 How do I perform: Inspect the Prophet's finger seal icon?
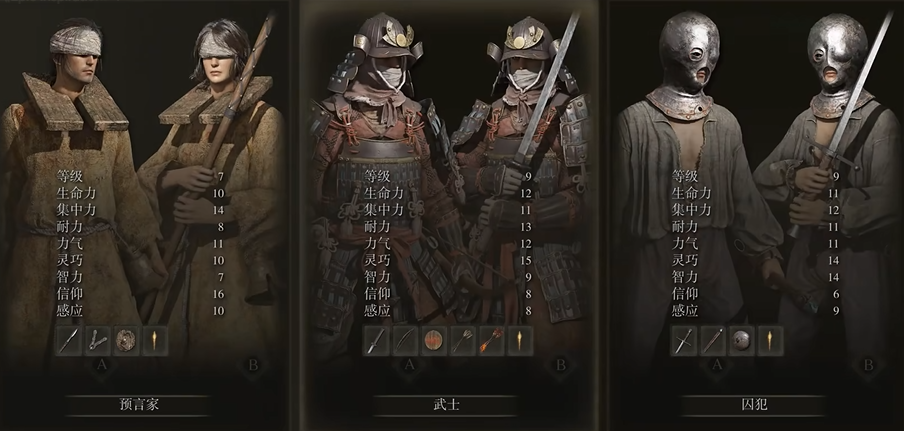pos(97,342)
